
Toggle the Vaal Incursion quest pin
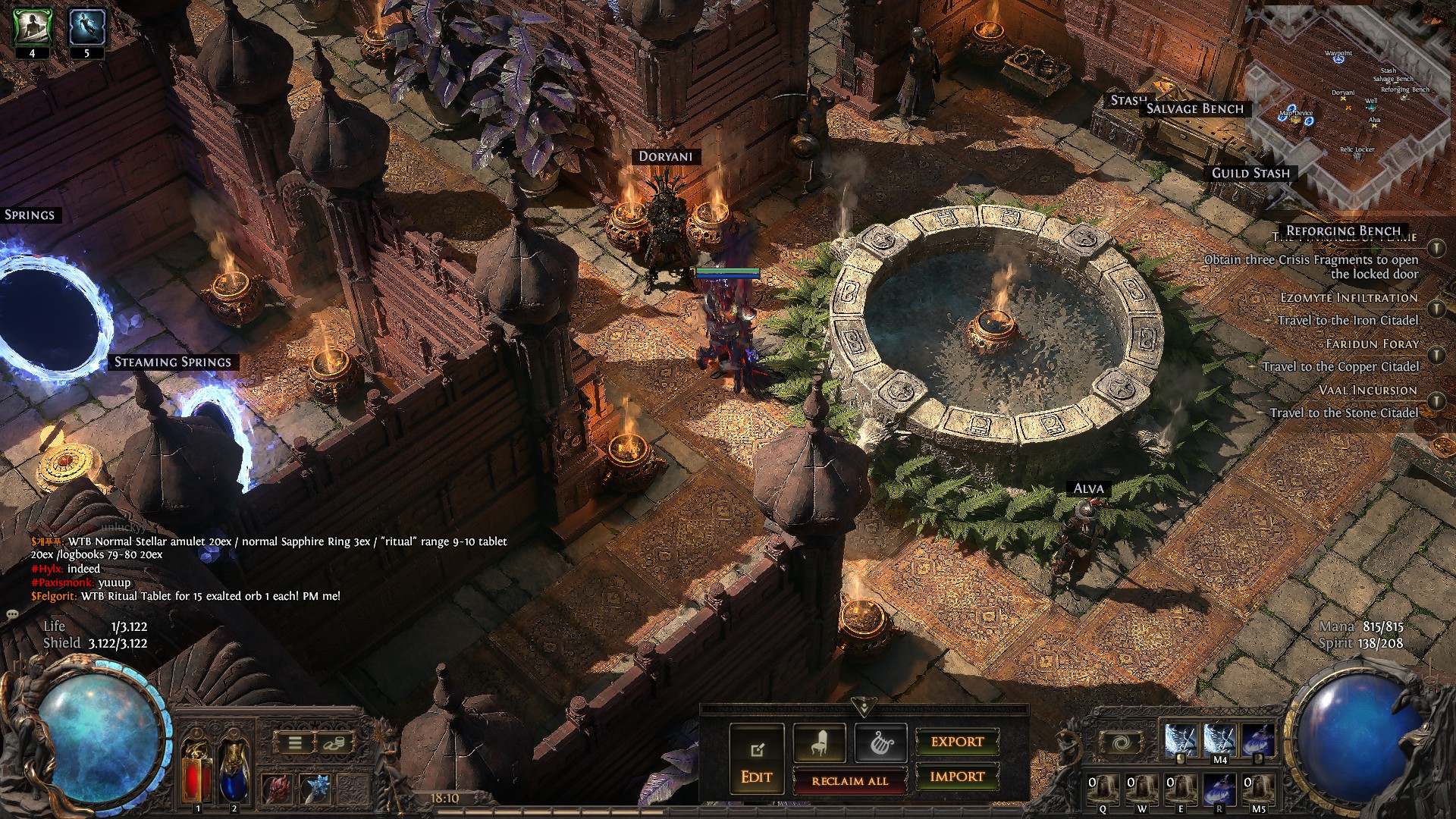[x=1436, y=401]
